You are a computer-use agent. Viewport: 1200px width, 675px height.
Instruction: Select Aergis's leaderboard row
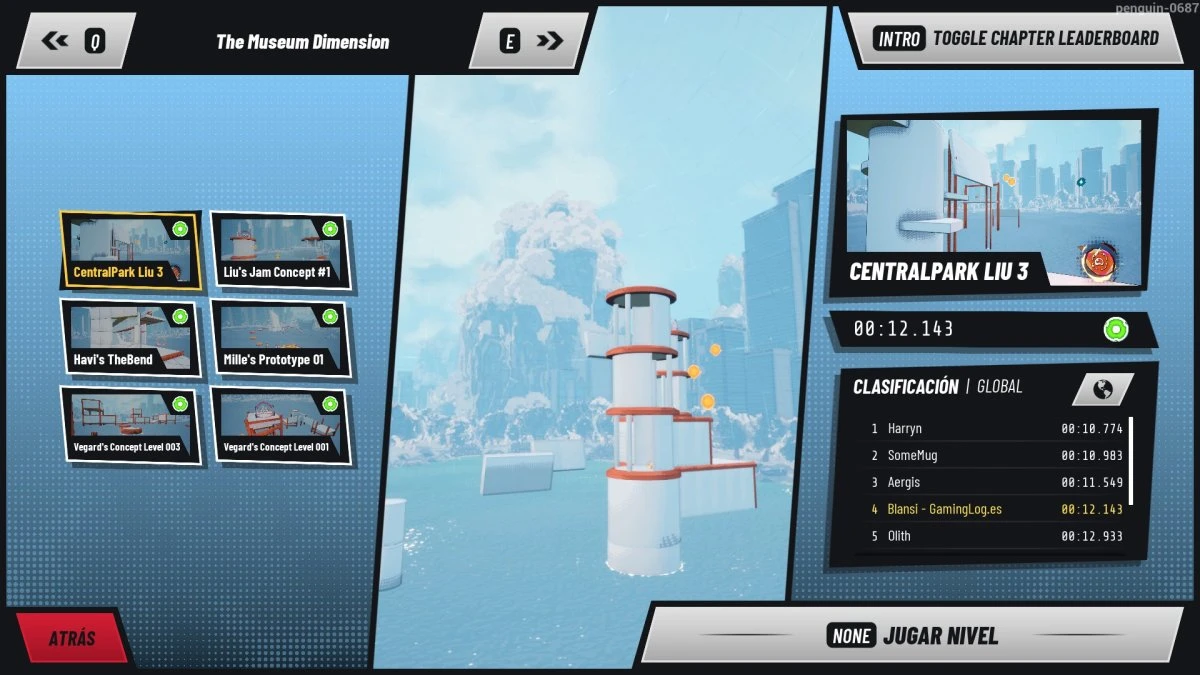[994, 483]
